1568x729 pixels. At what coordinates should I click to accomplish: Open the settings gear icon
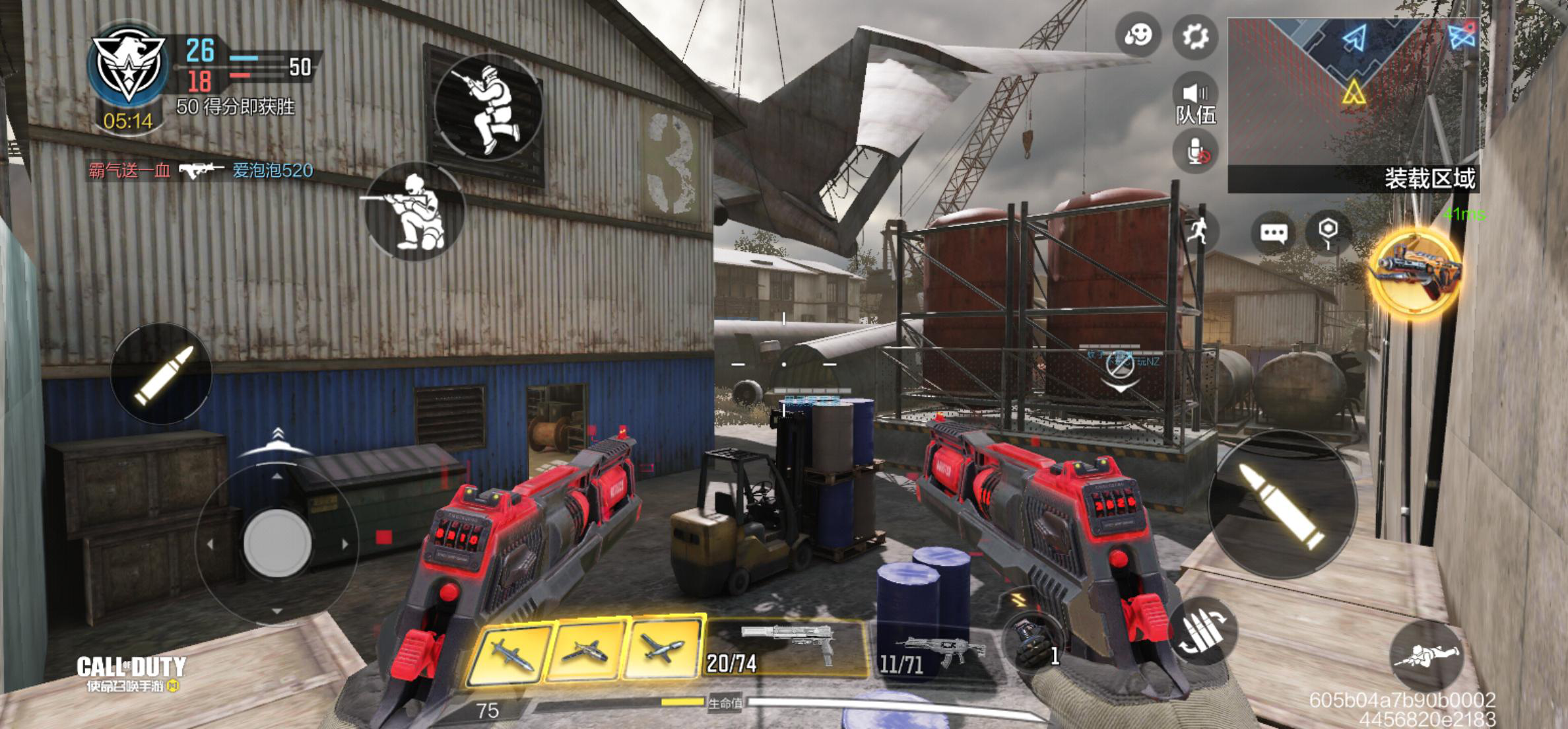1194,36
